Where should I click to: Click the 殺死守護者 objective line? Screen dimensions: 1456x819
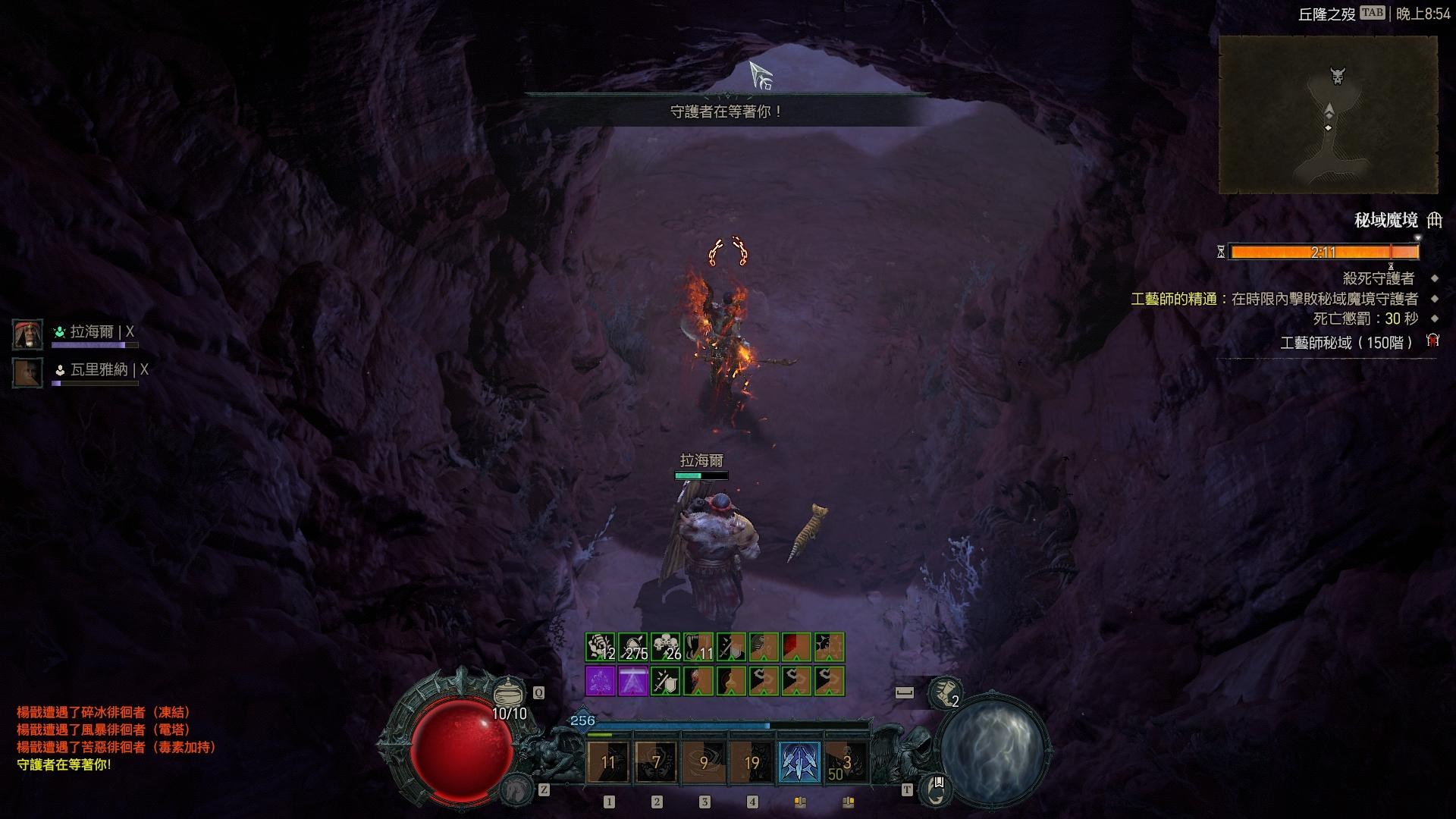pyautogui.click(x=1378, y=278)
